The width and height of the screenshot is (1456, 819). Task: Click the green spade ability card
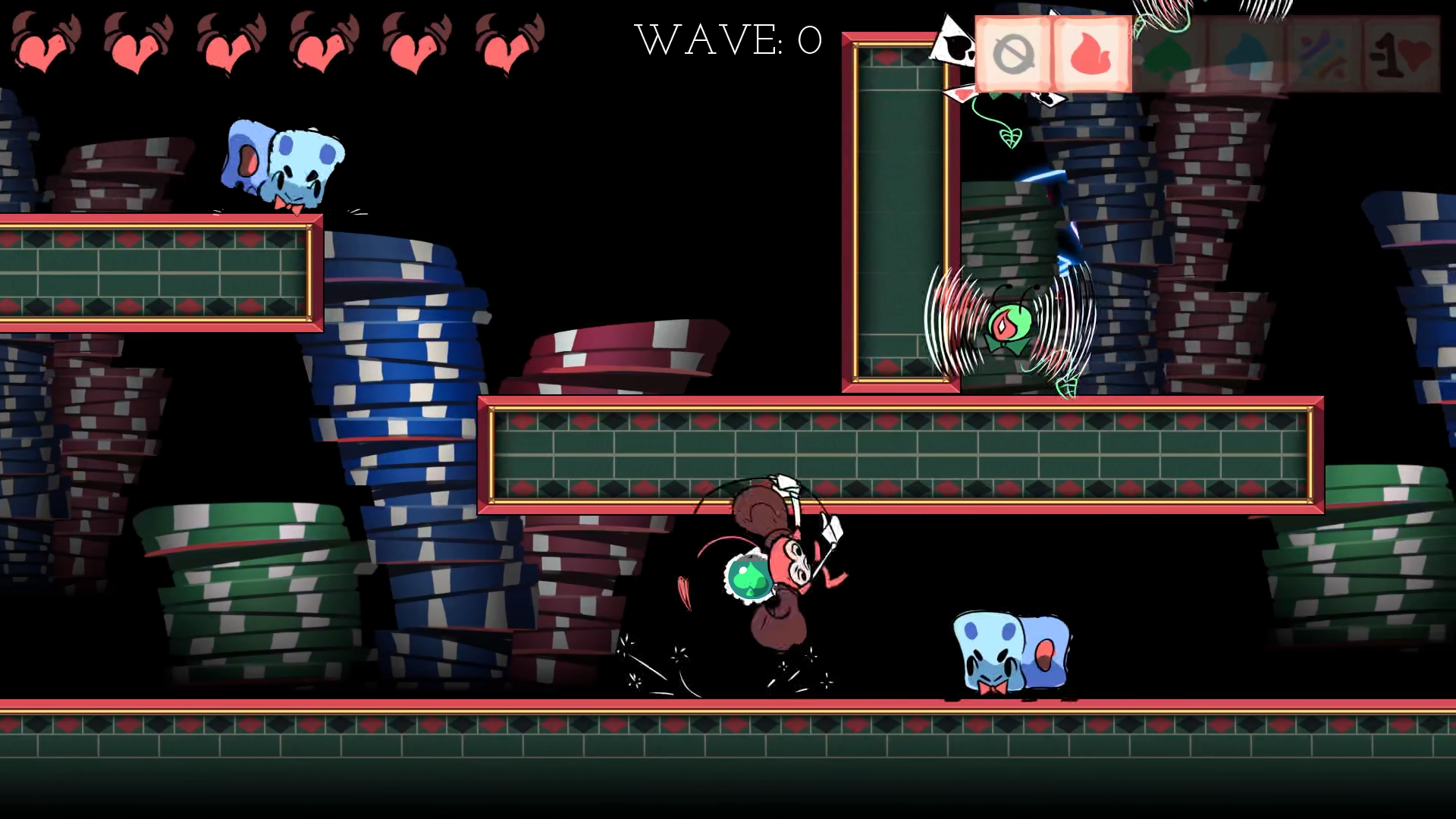click(x=1168, y=52)
